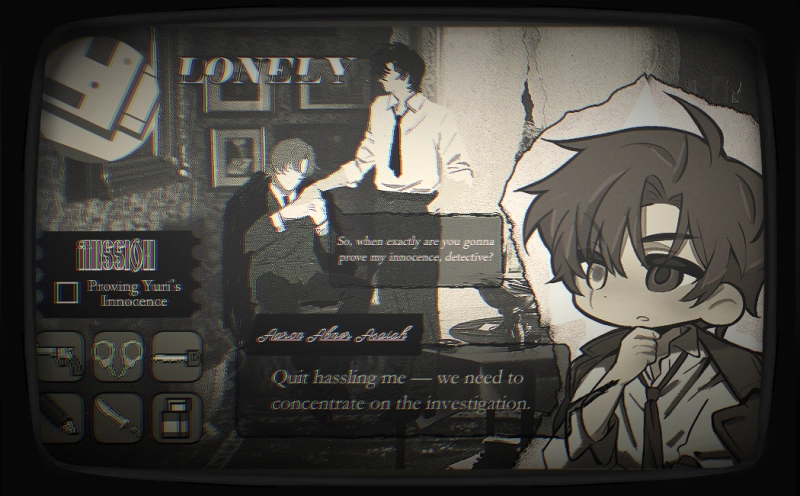The height and width of the screenshot is (496, 800).
Task: Select the padlock item slot
Action: tap(177, 416)
